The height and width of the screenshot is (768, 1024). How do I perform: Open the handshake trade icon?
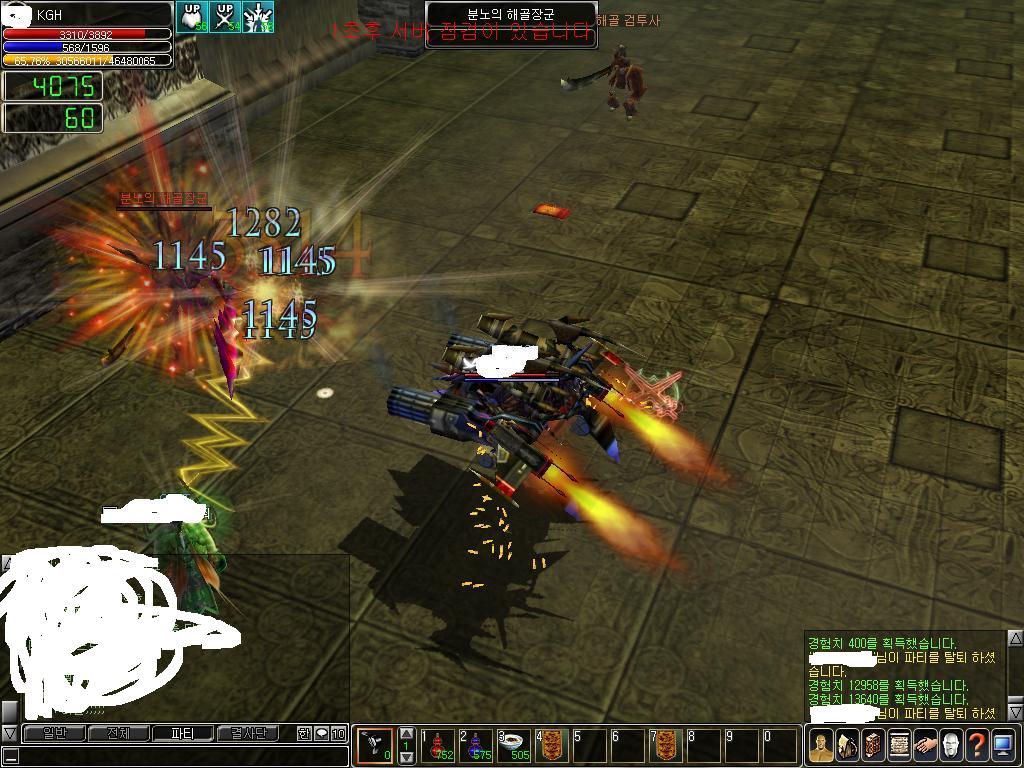click(x=924, y=745)
